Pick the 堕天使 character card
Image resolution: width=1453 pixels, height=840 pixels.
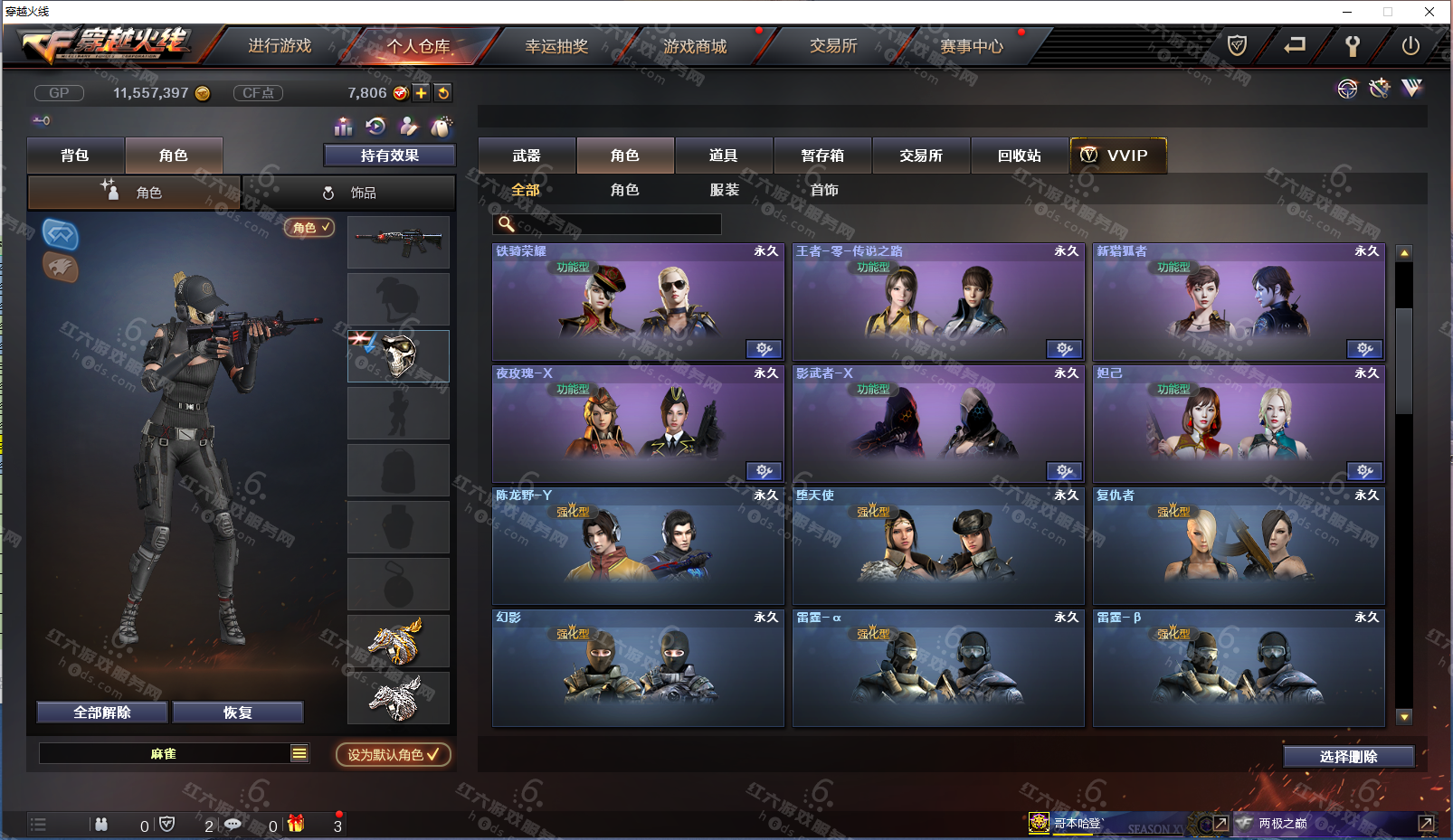click(x=938, y=547)
